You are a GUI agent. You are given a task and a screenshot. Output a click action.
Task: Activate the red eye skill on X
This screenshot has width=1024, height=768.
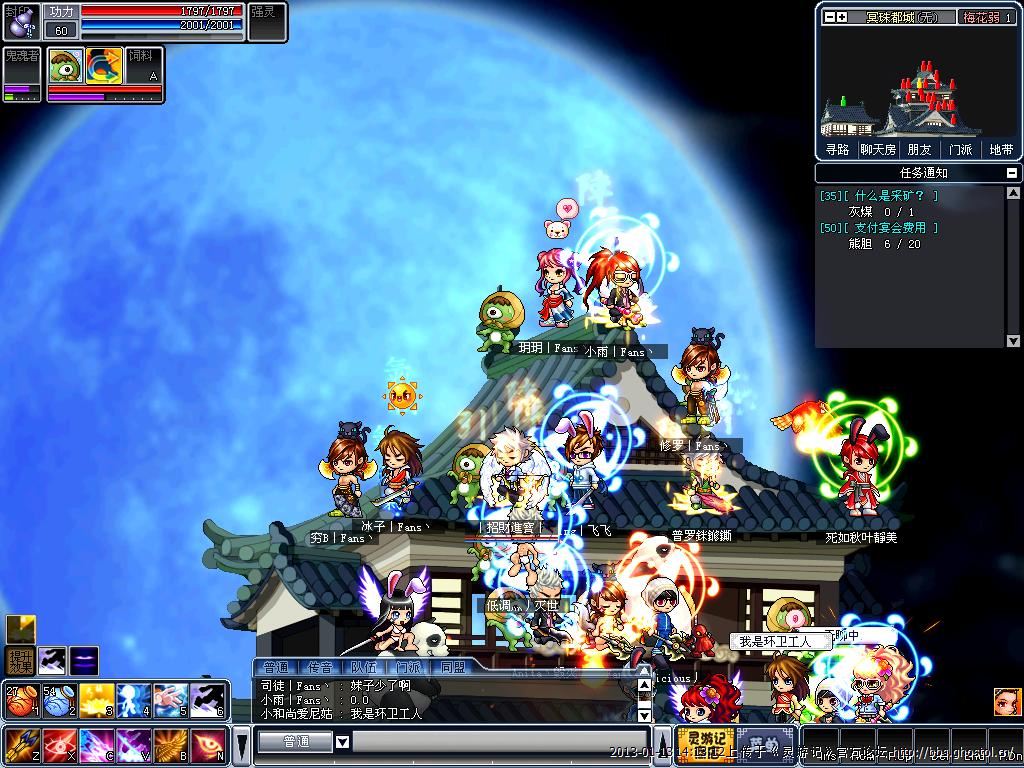point(58,745)
